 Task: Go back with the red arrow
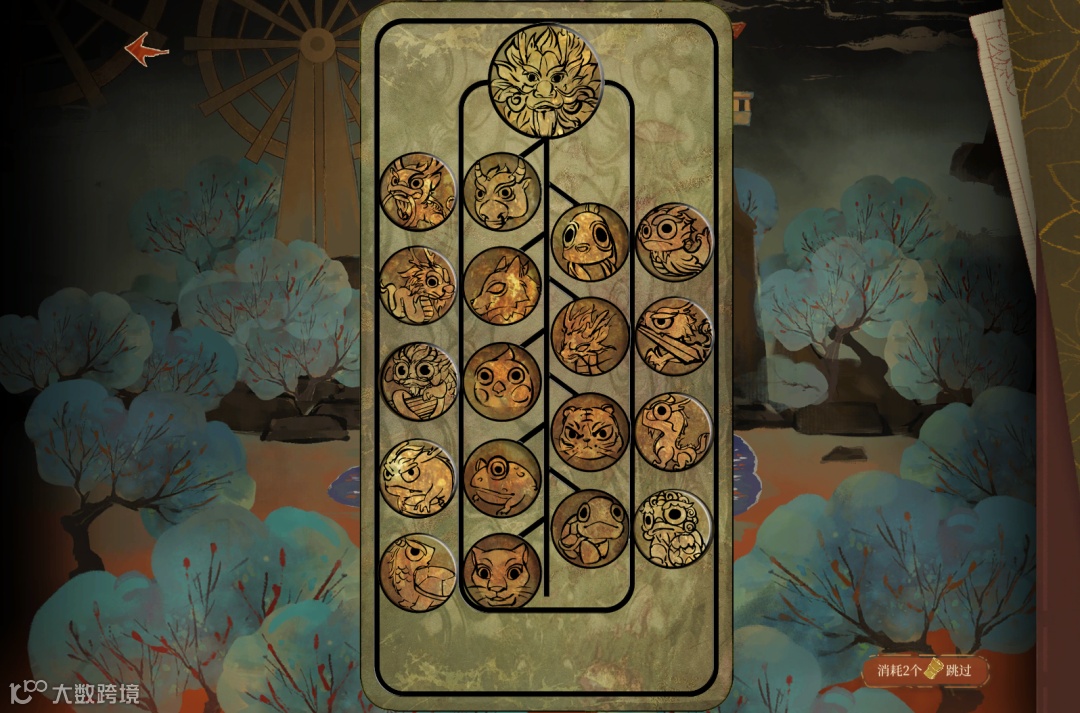146,48
